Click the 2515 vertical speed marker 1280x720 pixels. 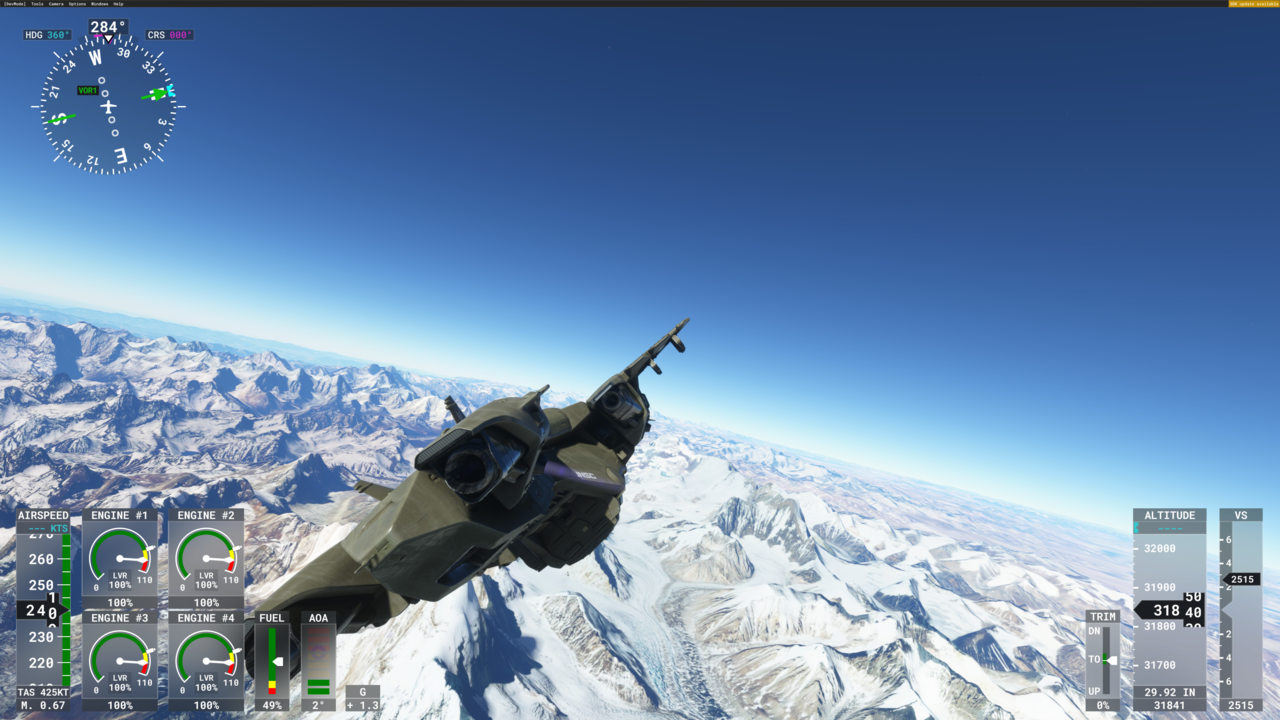1241,579
